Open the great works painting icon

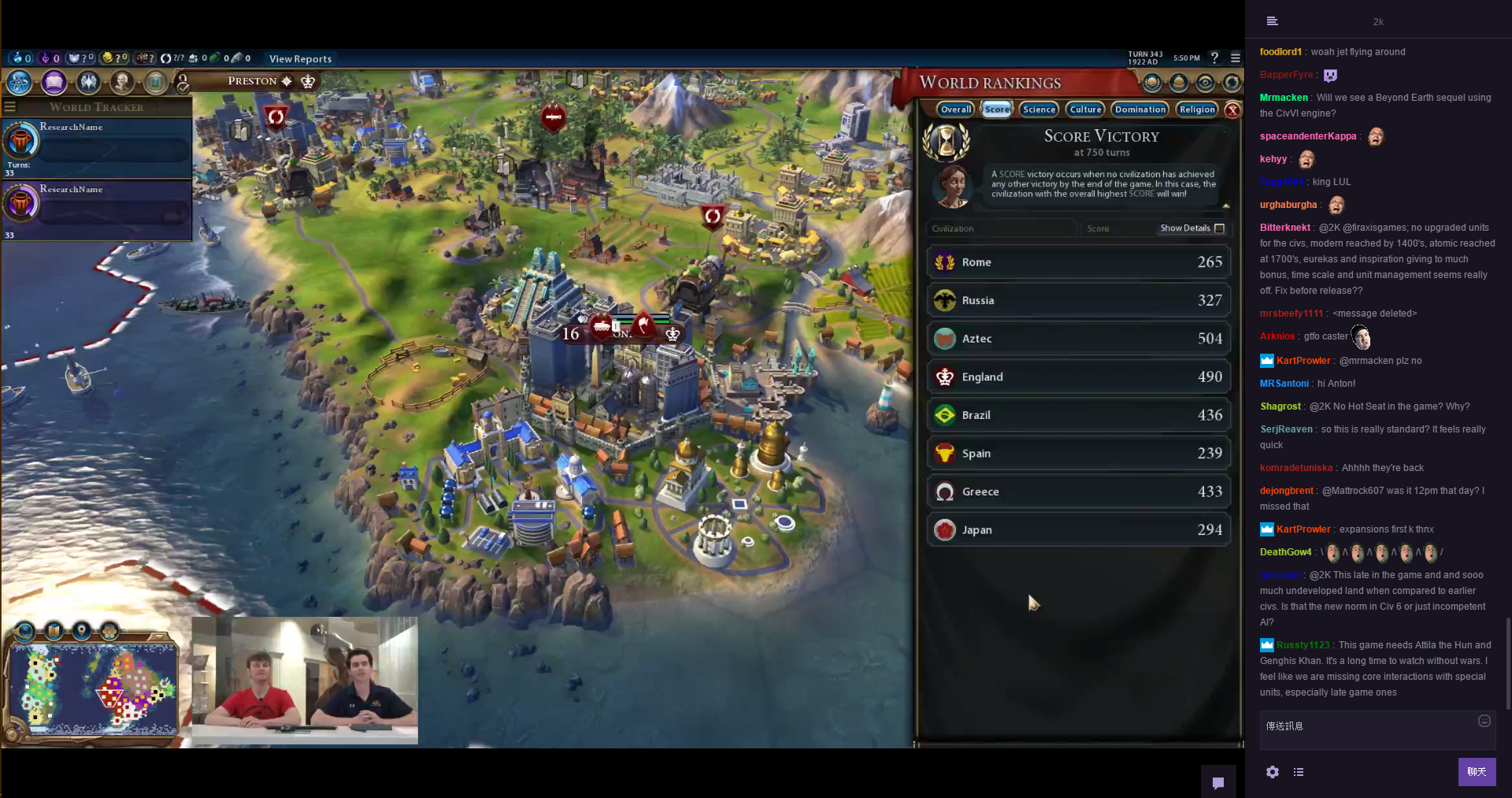tap(156, 82)
